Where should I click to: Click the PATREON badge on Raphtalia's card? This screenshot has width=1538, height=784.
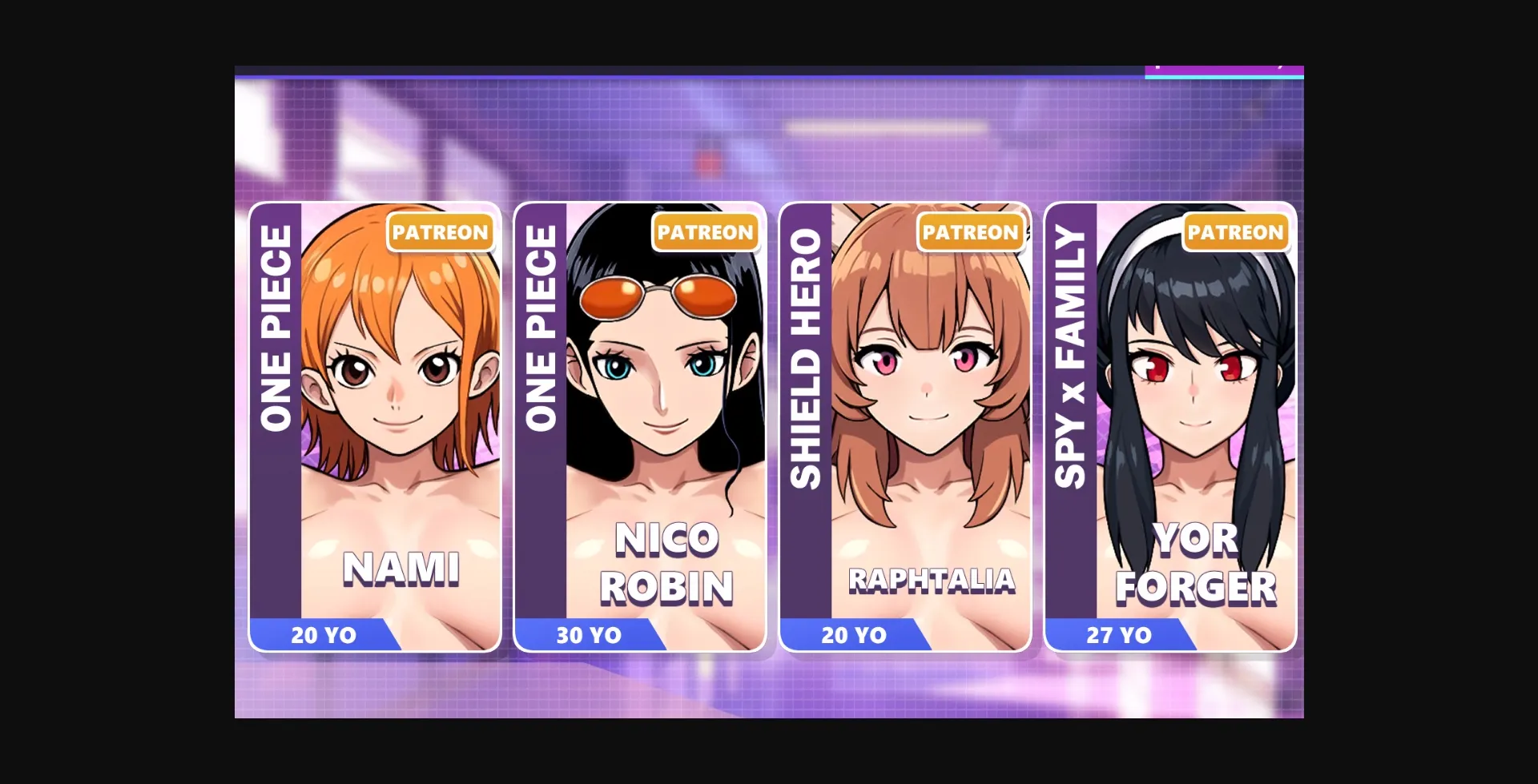pos(971,232)
